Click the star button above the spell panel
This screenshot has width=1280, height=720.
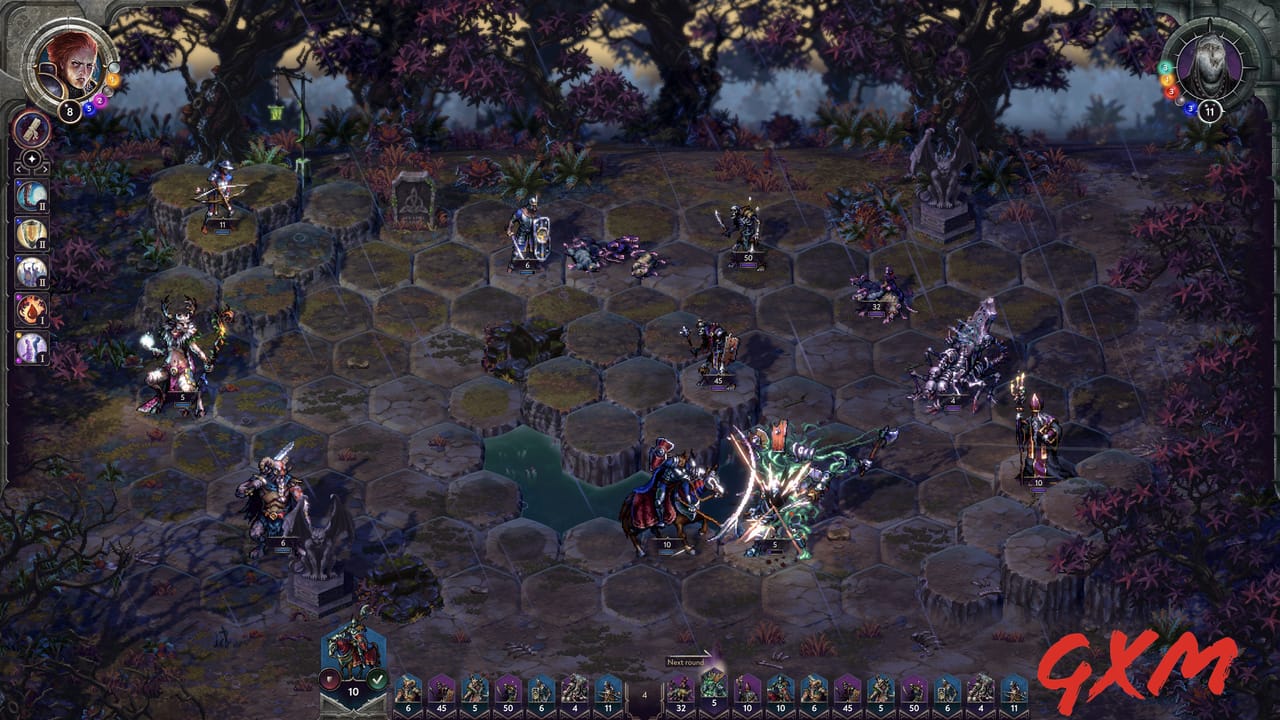click(30, 158)
